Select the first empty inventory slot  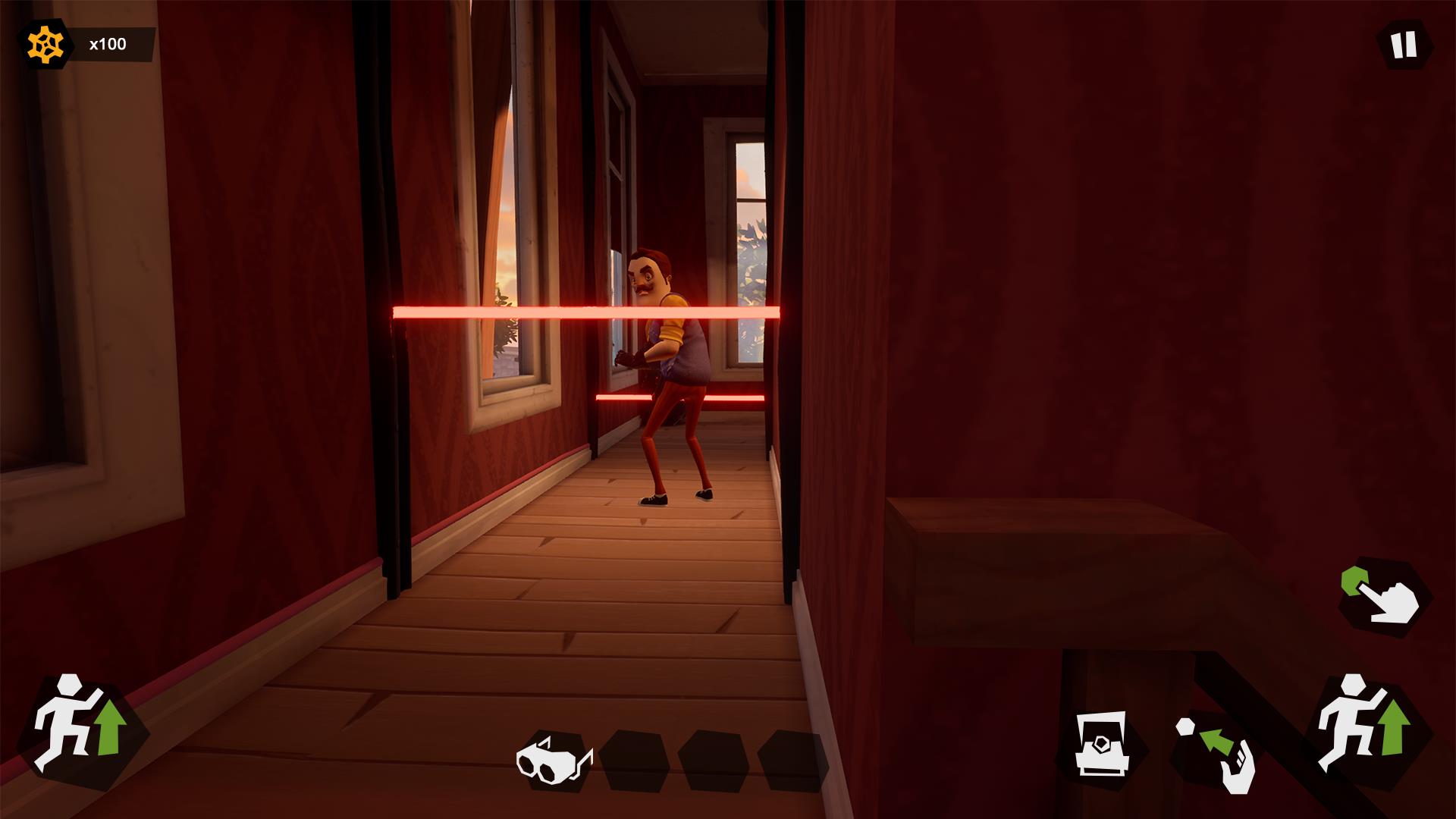[x=633, y=761]
